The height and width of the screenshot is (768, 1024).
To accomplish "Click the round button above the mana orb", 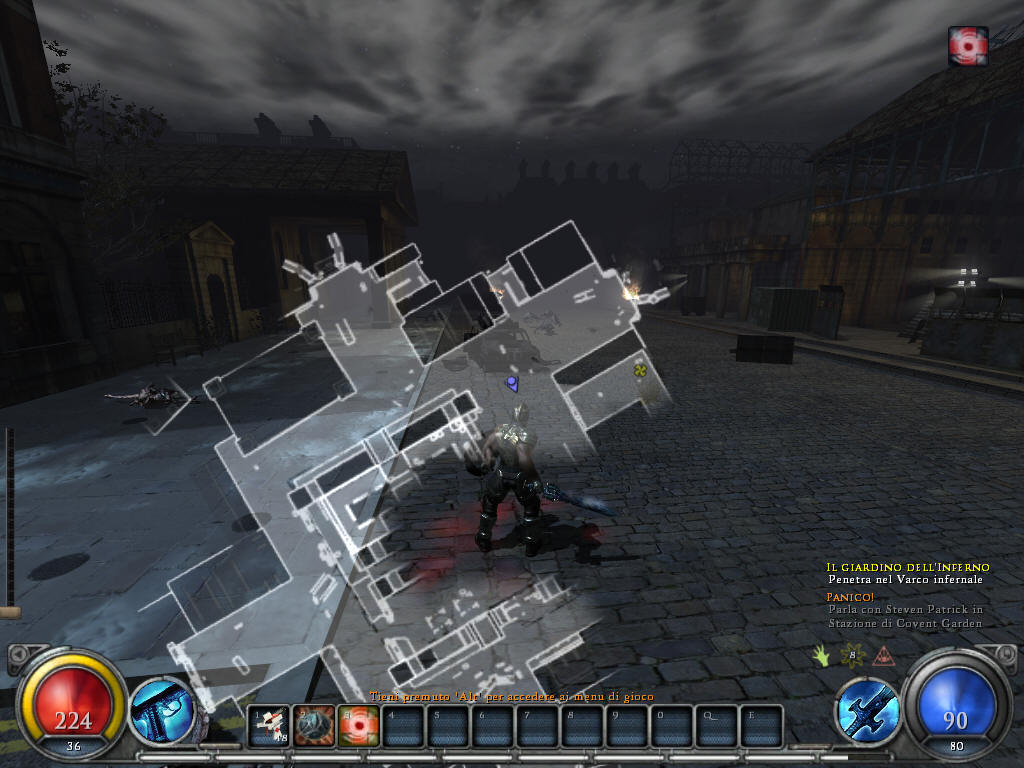I will 1003,655.
